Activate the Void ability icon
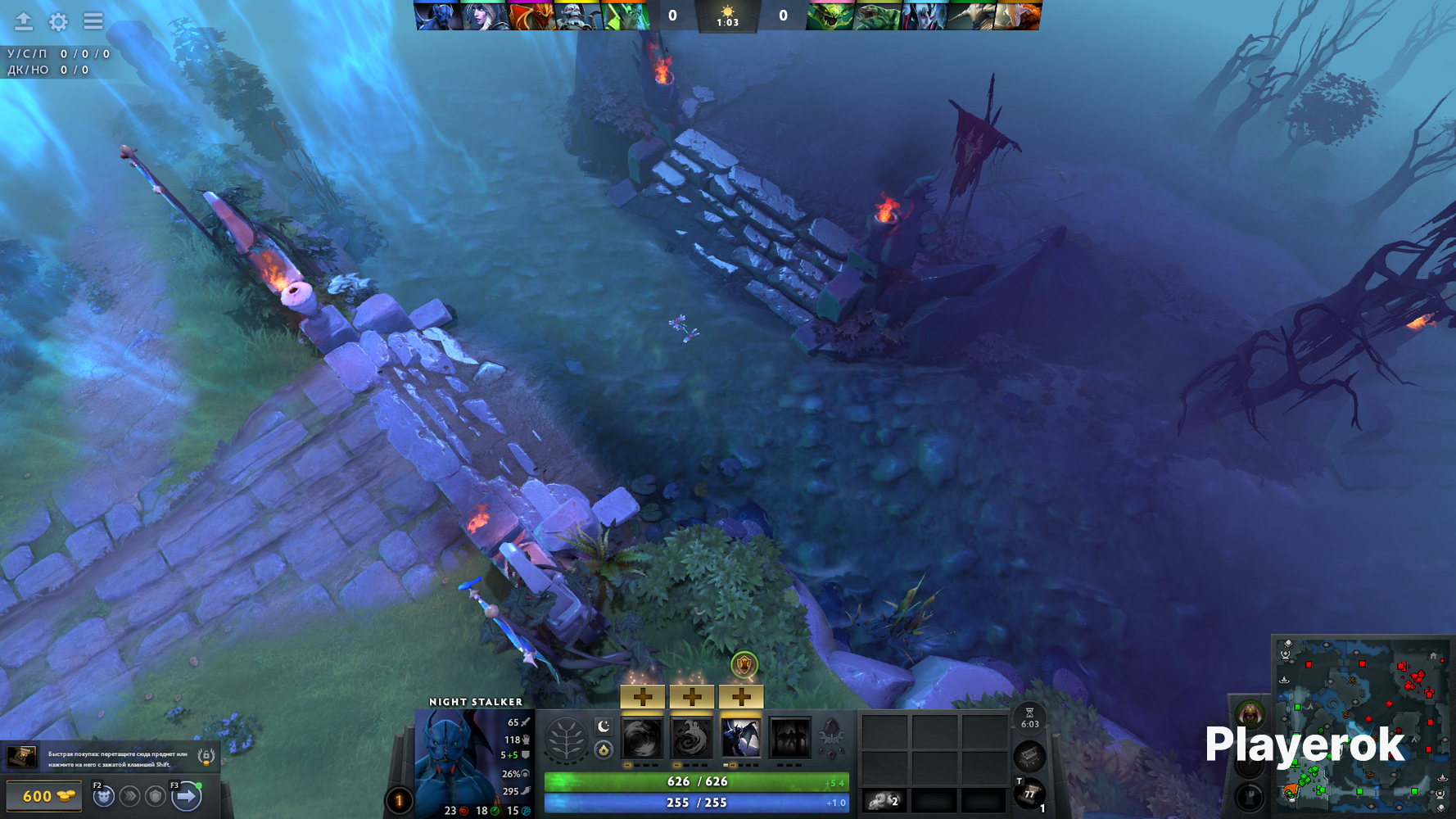Viewport: 1456px width, 819px height. (642, 738)
